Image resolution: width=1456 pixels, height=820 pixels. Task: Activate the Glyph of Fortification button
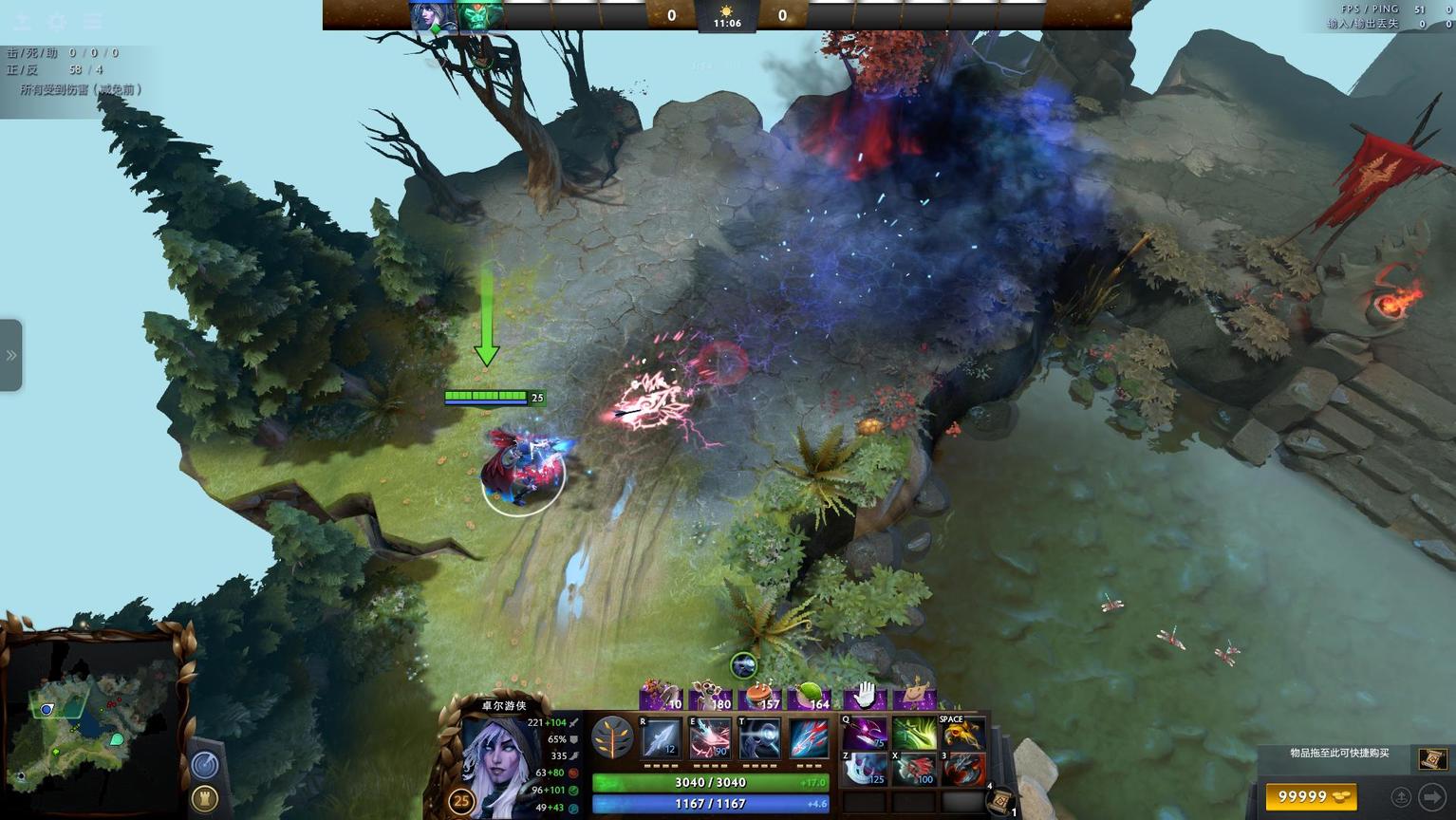click(205, 798)
